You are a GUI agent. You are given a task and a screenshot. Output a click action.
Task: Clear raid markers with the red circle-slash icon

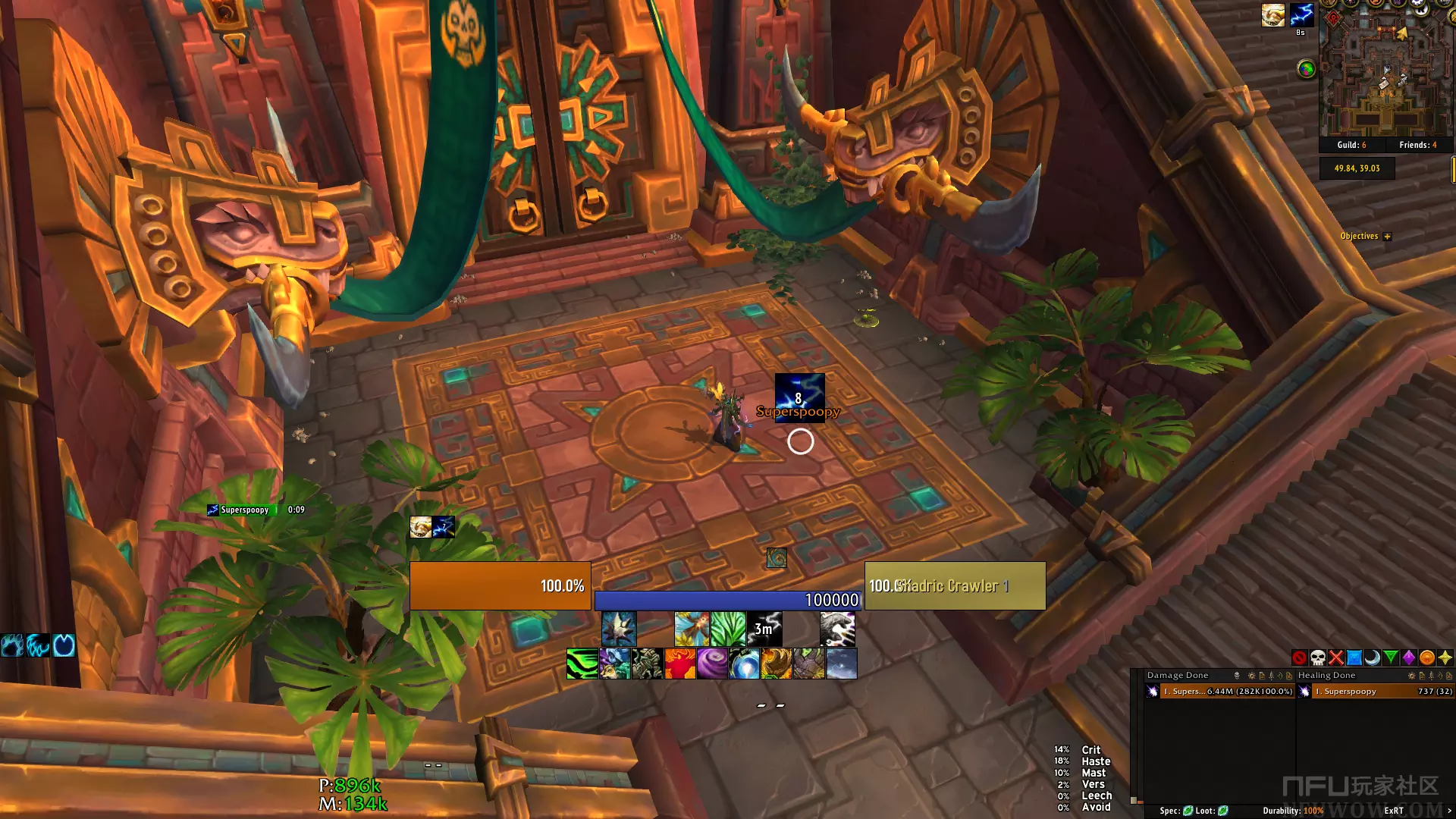[x=1299, y=657]
